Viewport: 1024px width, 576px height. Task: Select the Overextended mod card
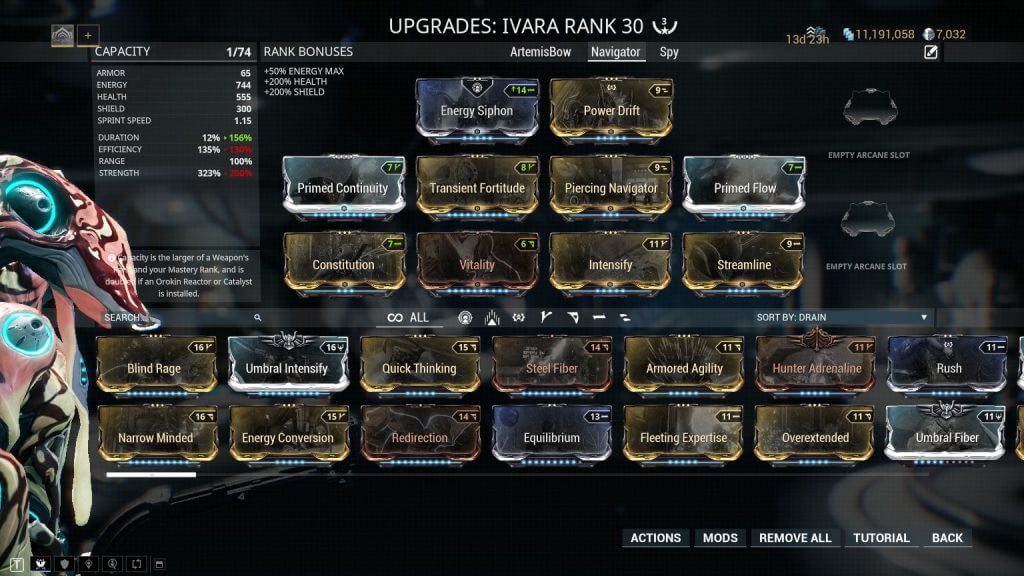[815, 438]
